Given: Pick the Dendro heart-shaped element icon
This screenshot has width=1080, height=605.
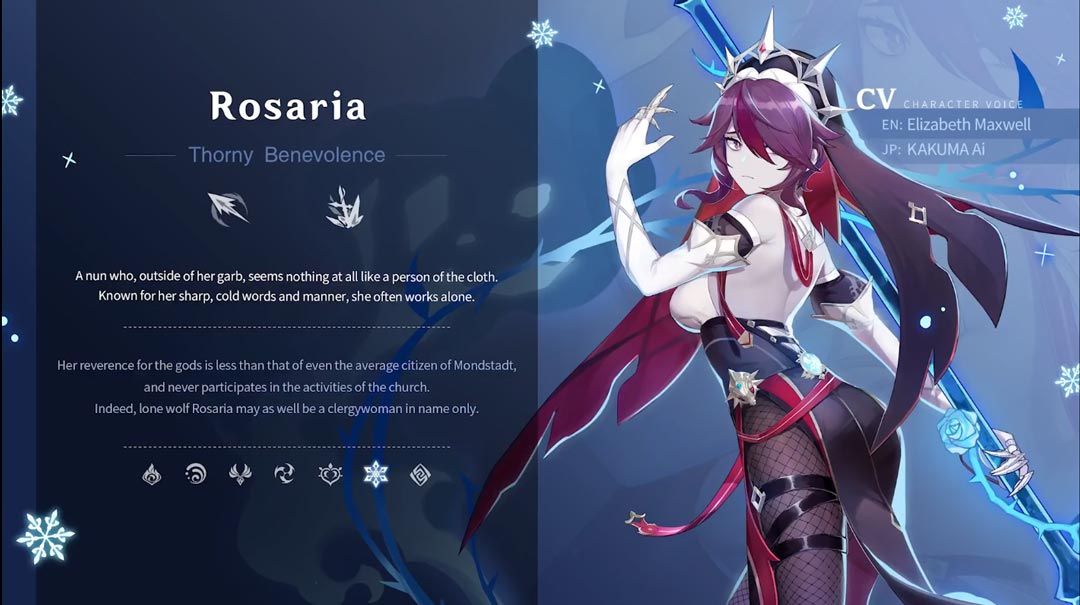Looking at the screenshot, I should pos(330,474).
